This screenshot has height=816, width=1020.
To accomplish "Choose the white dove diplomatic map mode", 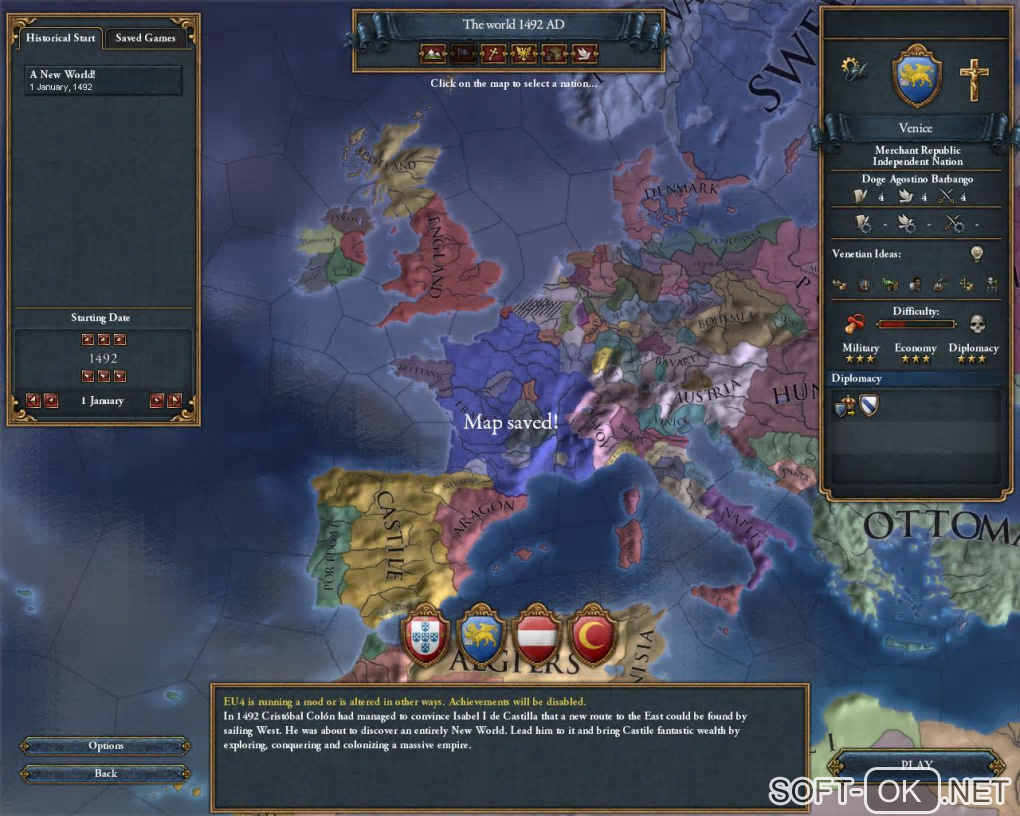I will [583, 53].
